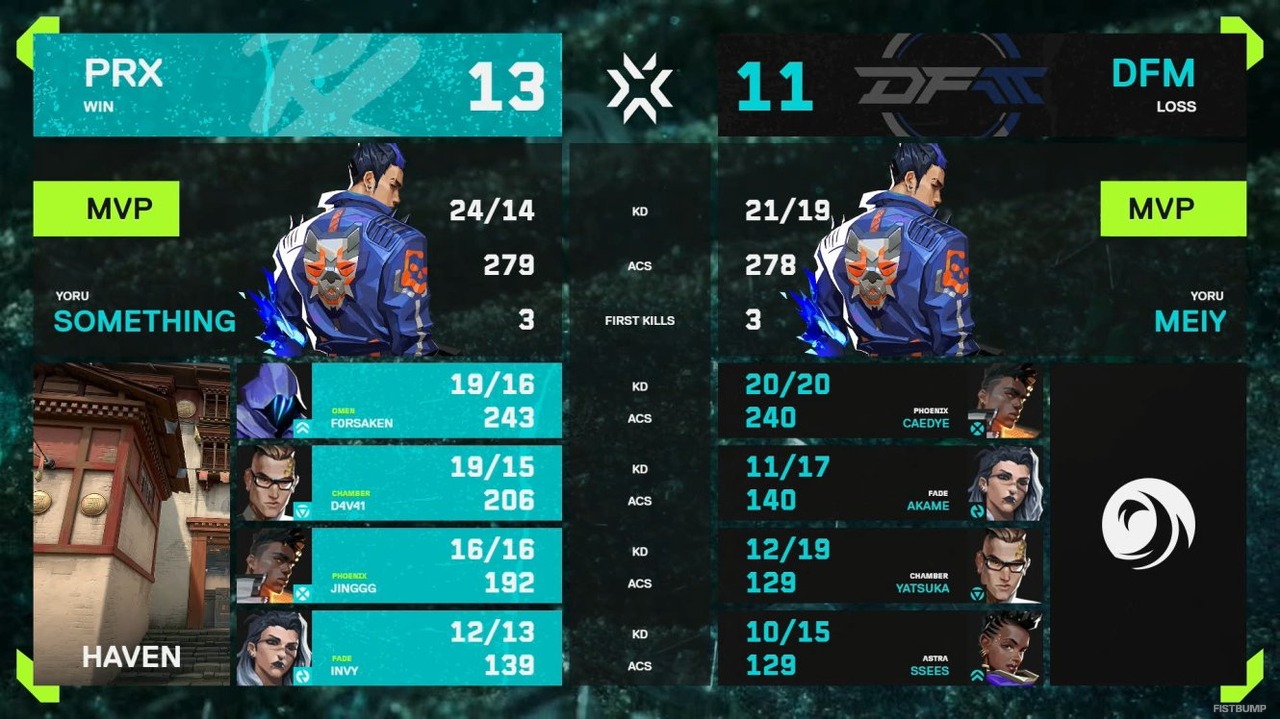The image size is (1280, 719).
Task: Select YATSUKA's Chamber player row
Action: coord(880,566)
